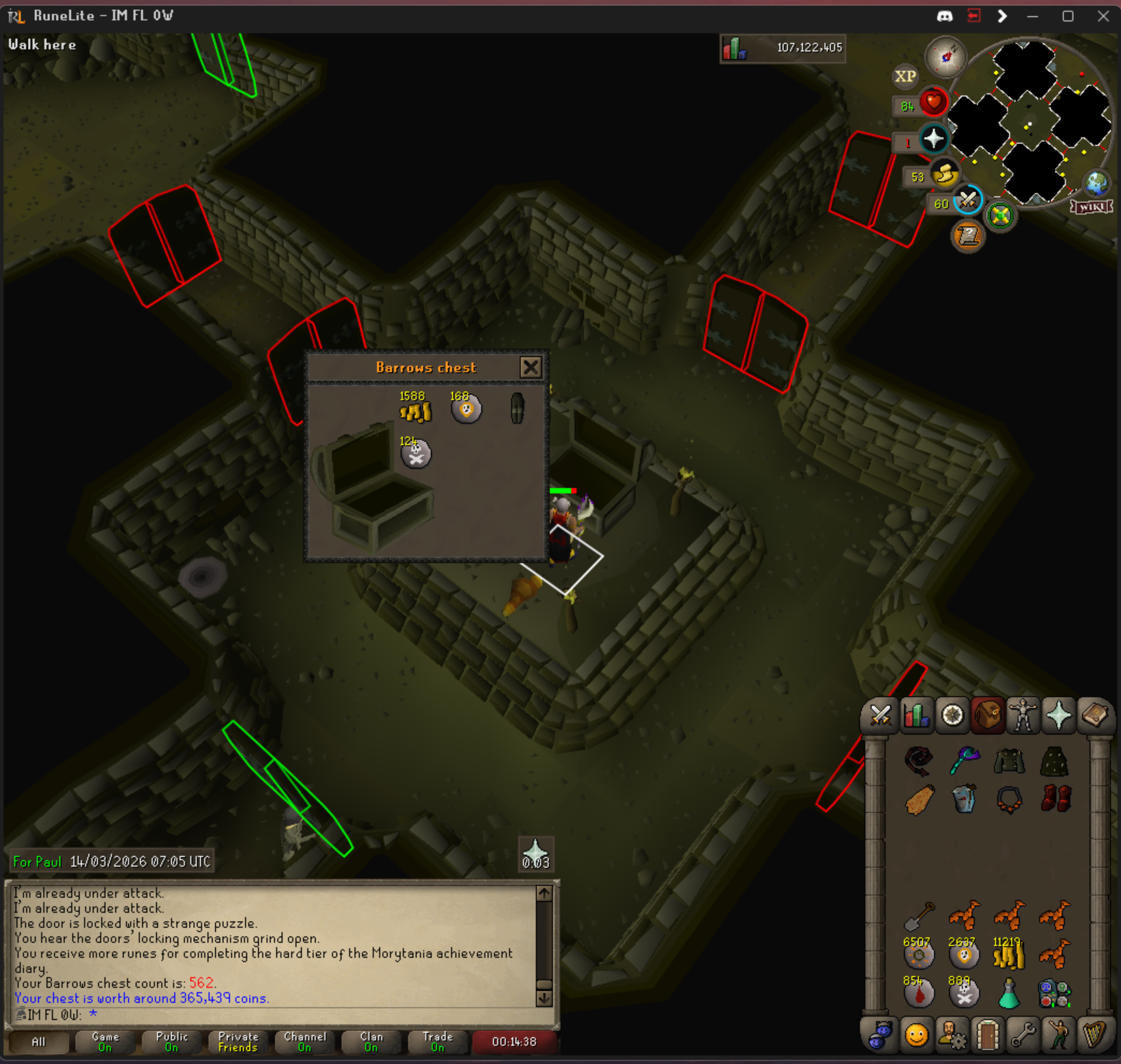The image size is (1121, 1064).
Task: Open the Worn Equipment tab
Action: (x=1023, y=715)
